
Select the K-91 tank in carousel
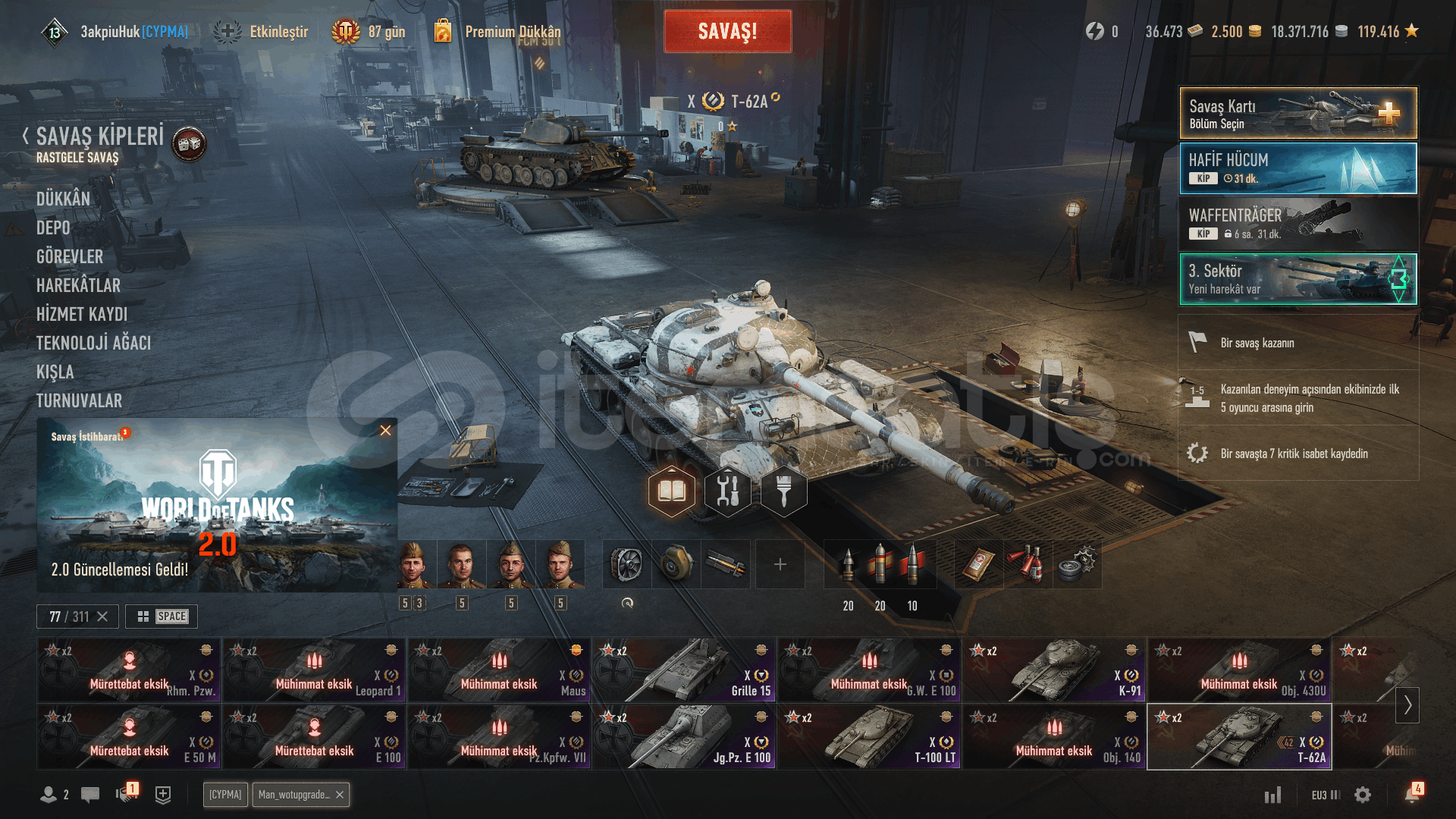(x=1054, y=670)
